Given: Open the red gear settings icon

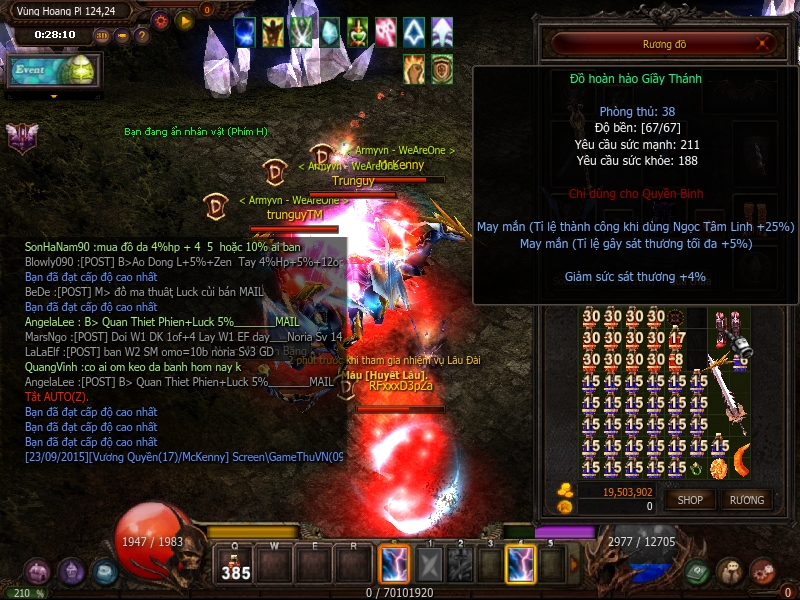Looking at the screenshot, I should pos(160,19).
